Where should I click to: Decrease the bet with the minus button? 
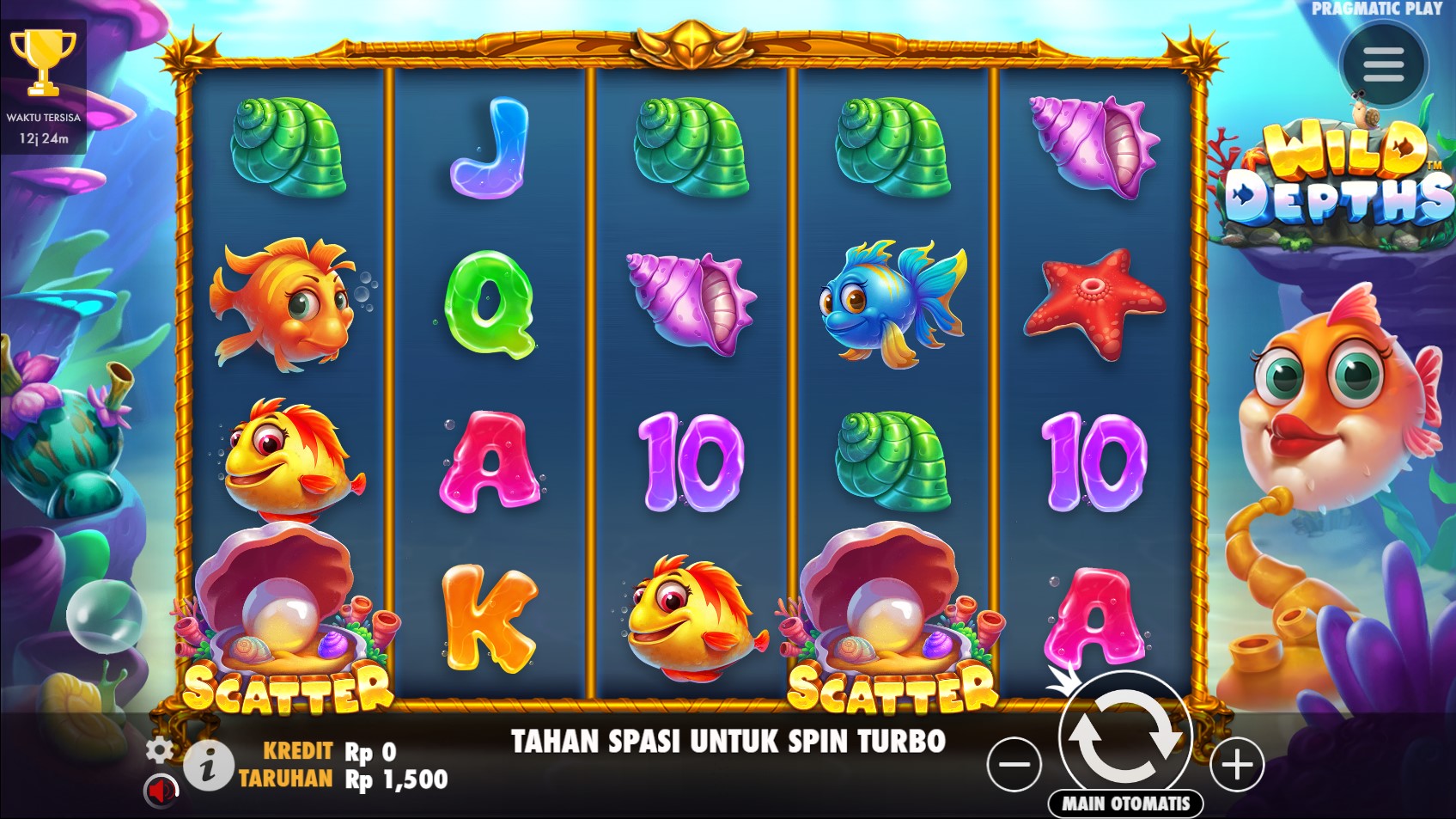coord(1014,764)
